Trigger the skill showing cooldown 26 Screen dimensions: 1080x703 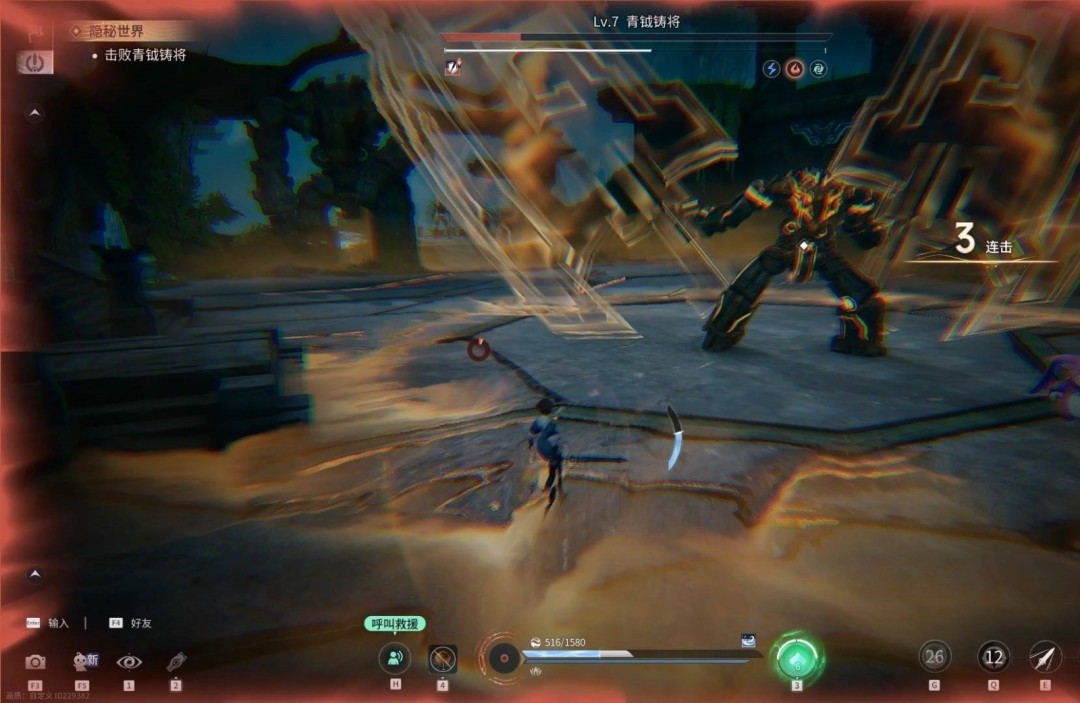[934, 657]
